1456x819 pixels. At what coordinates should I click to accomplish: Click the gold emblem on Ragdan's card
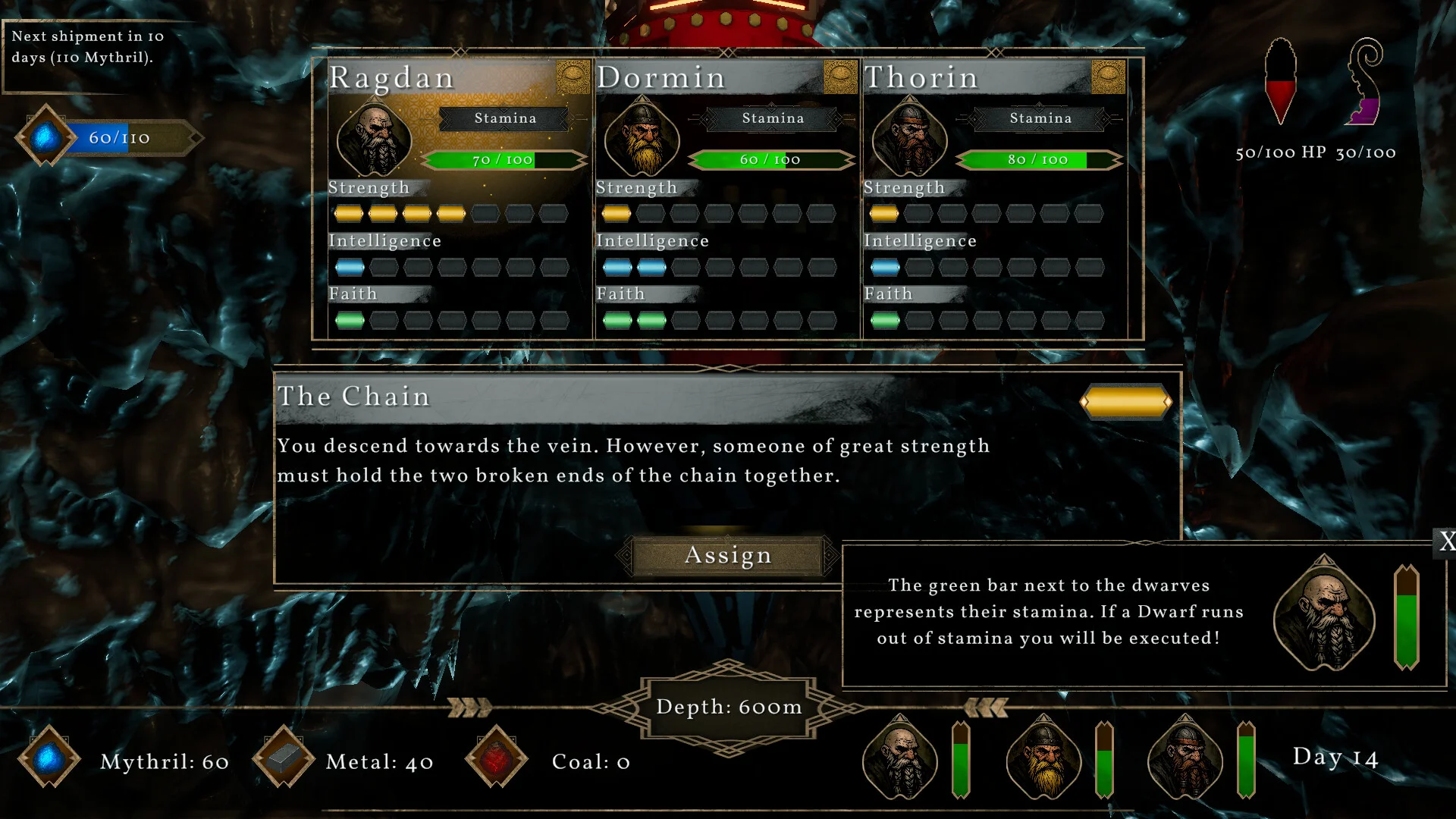[x=573, y=77]
